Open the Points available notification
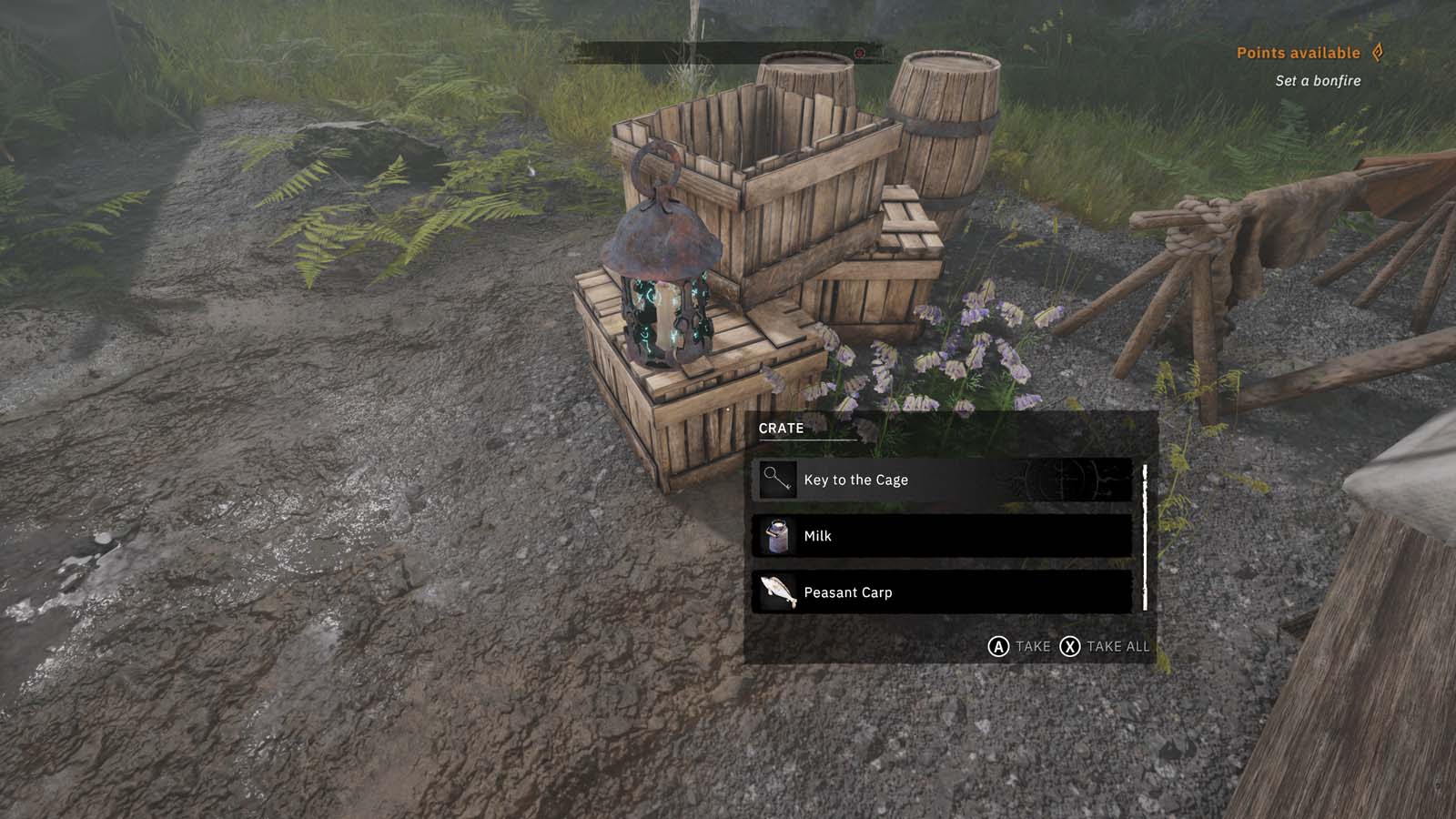 1309,53
